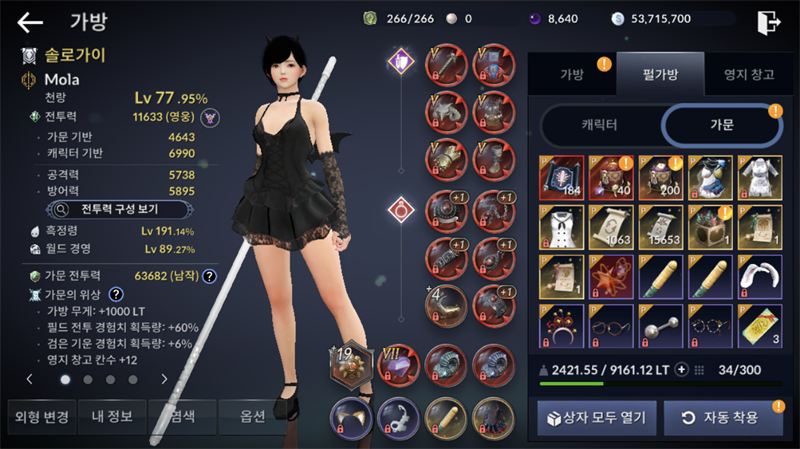
Task: Go back using the arrow button
Action: click(30, 22)
